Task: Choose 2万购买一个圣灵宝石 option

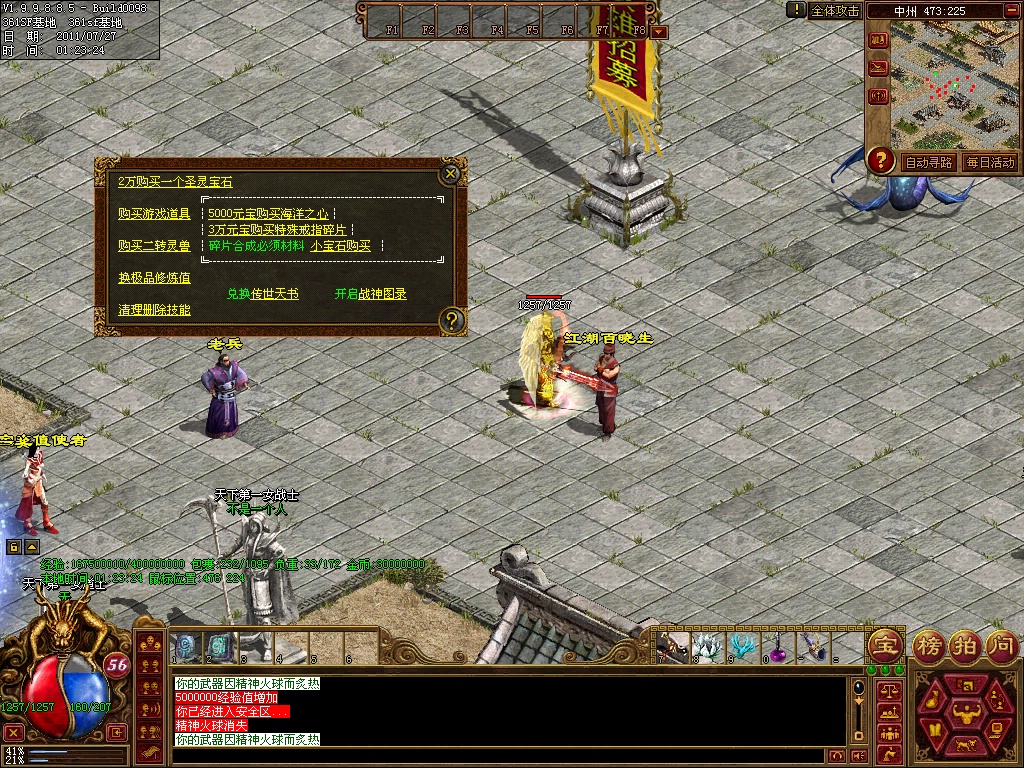Action: [175, 182]
